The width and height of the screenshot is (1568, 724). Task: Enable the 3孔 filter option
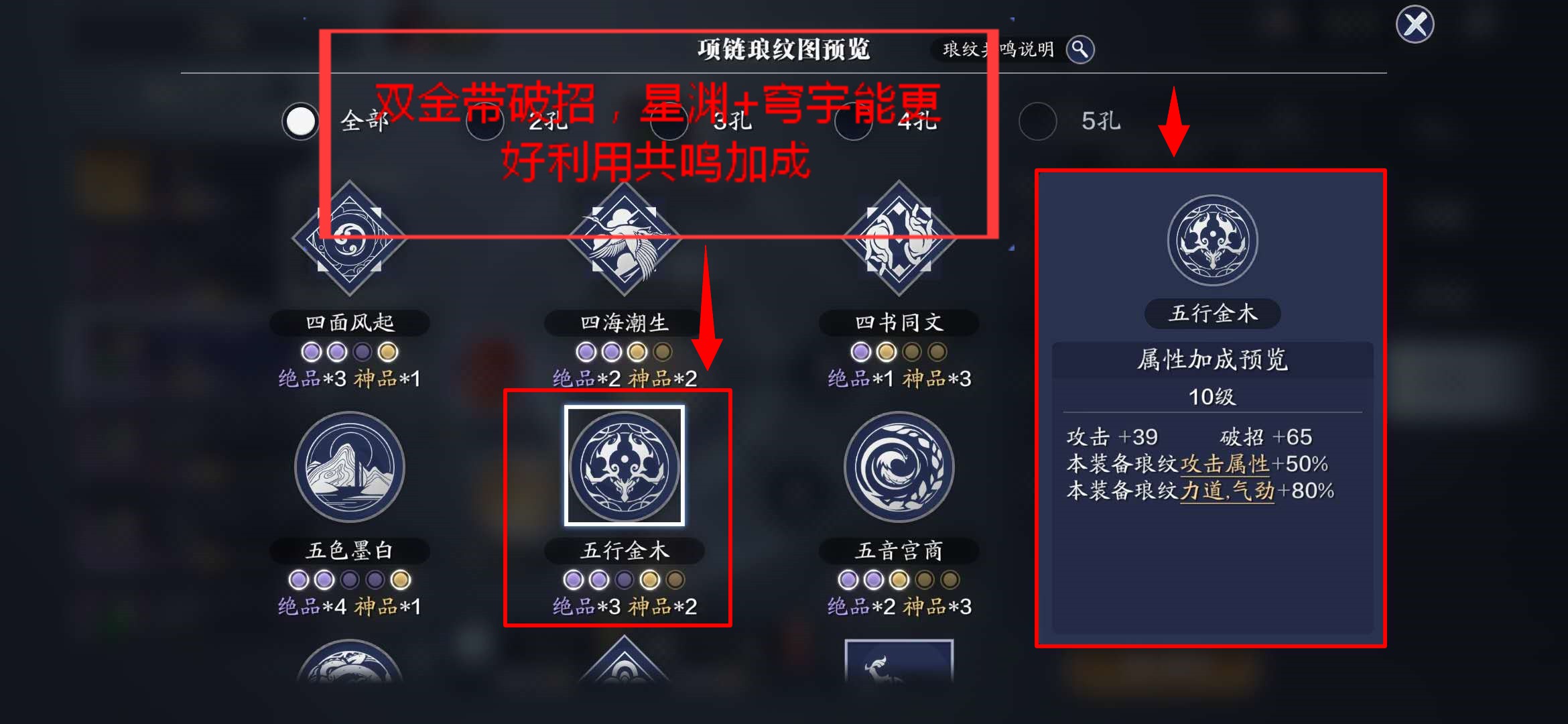tap(667, 123)
